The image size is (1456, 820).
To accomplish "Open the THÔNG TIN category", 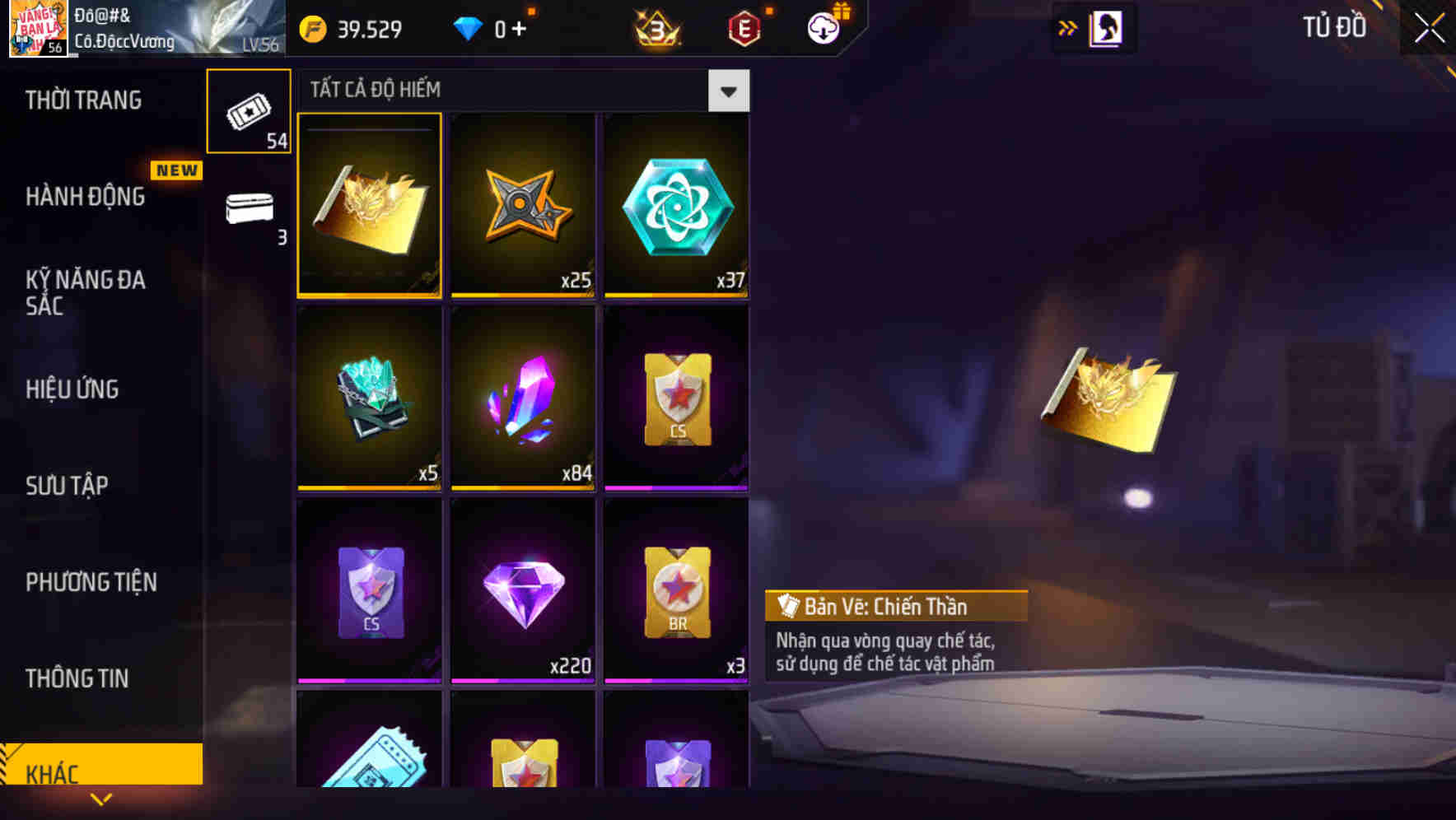I will 77,679.
